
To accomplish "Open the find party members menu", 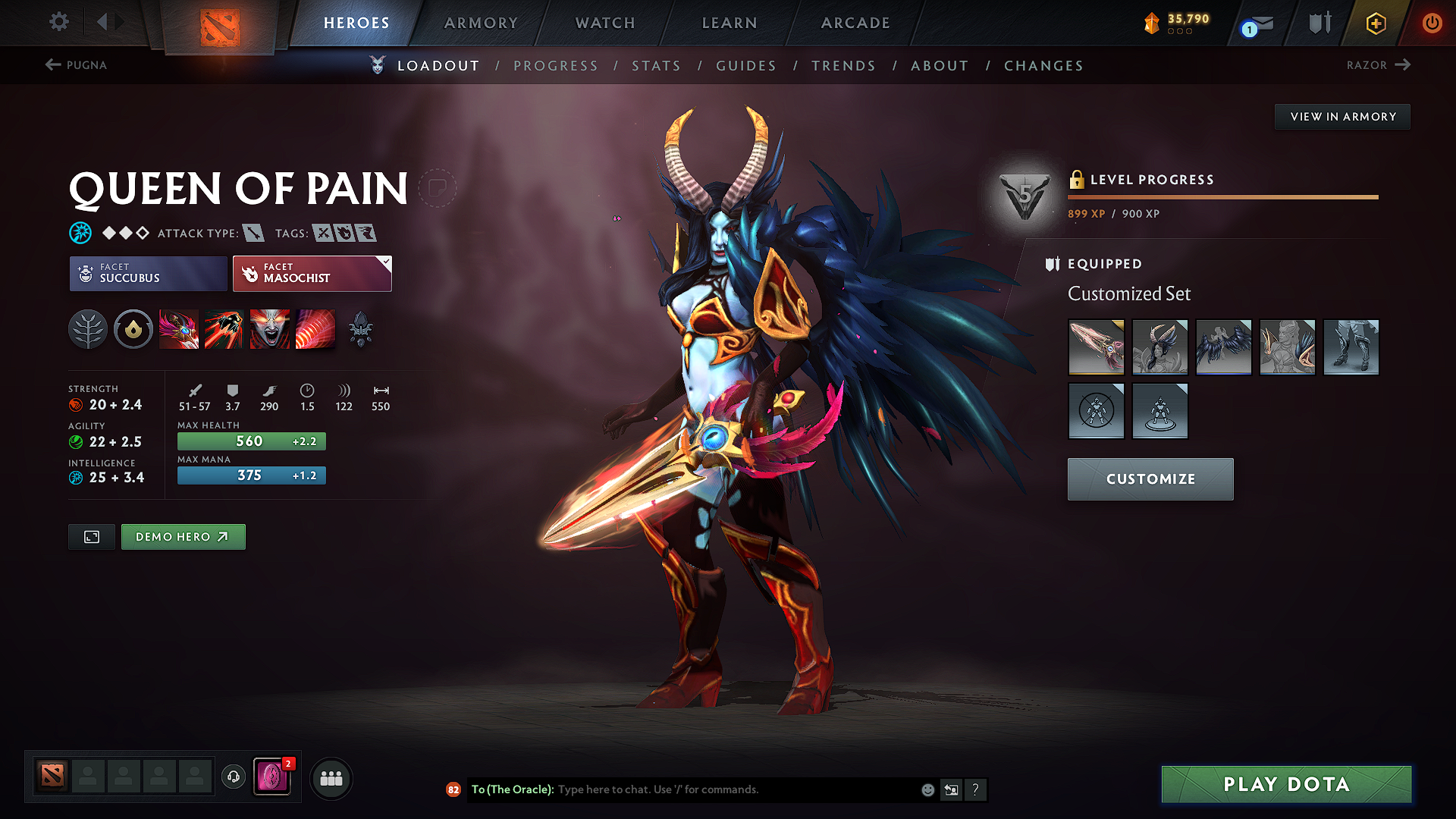I will pos(331,778).
